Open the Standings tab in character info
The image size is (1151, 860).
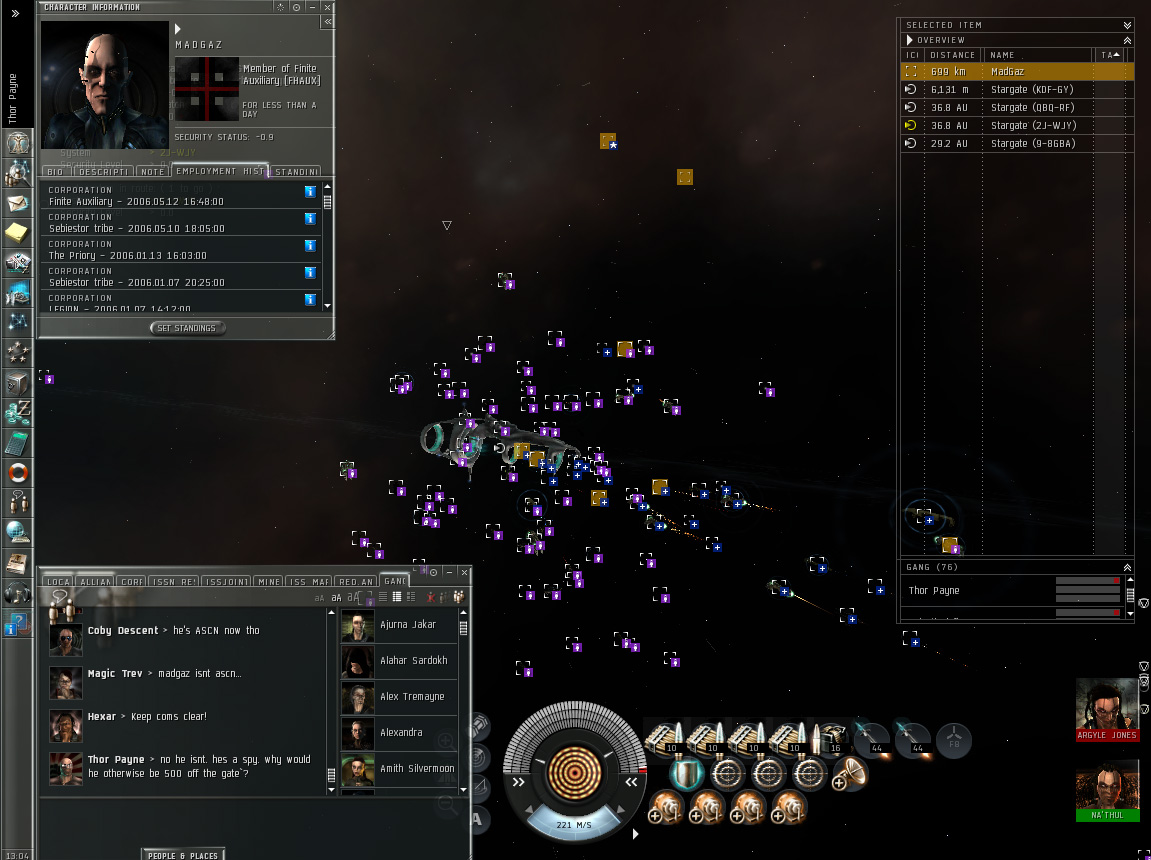297,171
